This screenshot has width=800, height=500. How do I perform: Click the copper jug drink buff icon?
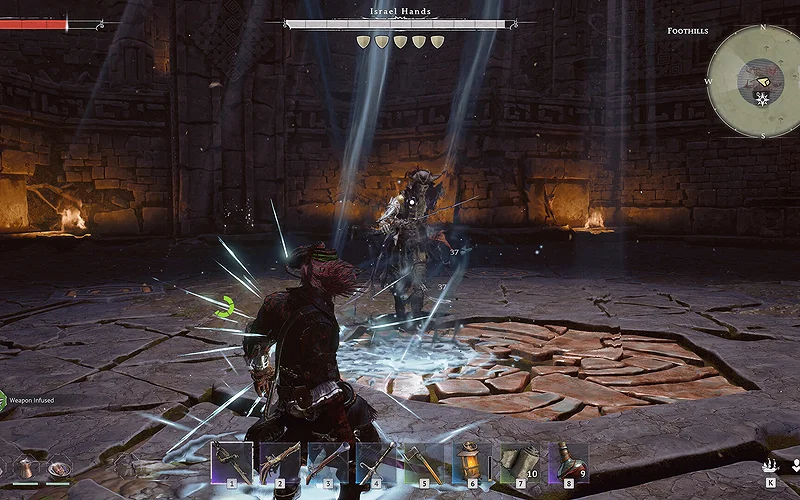[x=27, y=467]
